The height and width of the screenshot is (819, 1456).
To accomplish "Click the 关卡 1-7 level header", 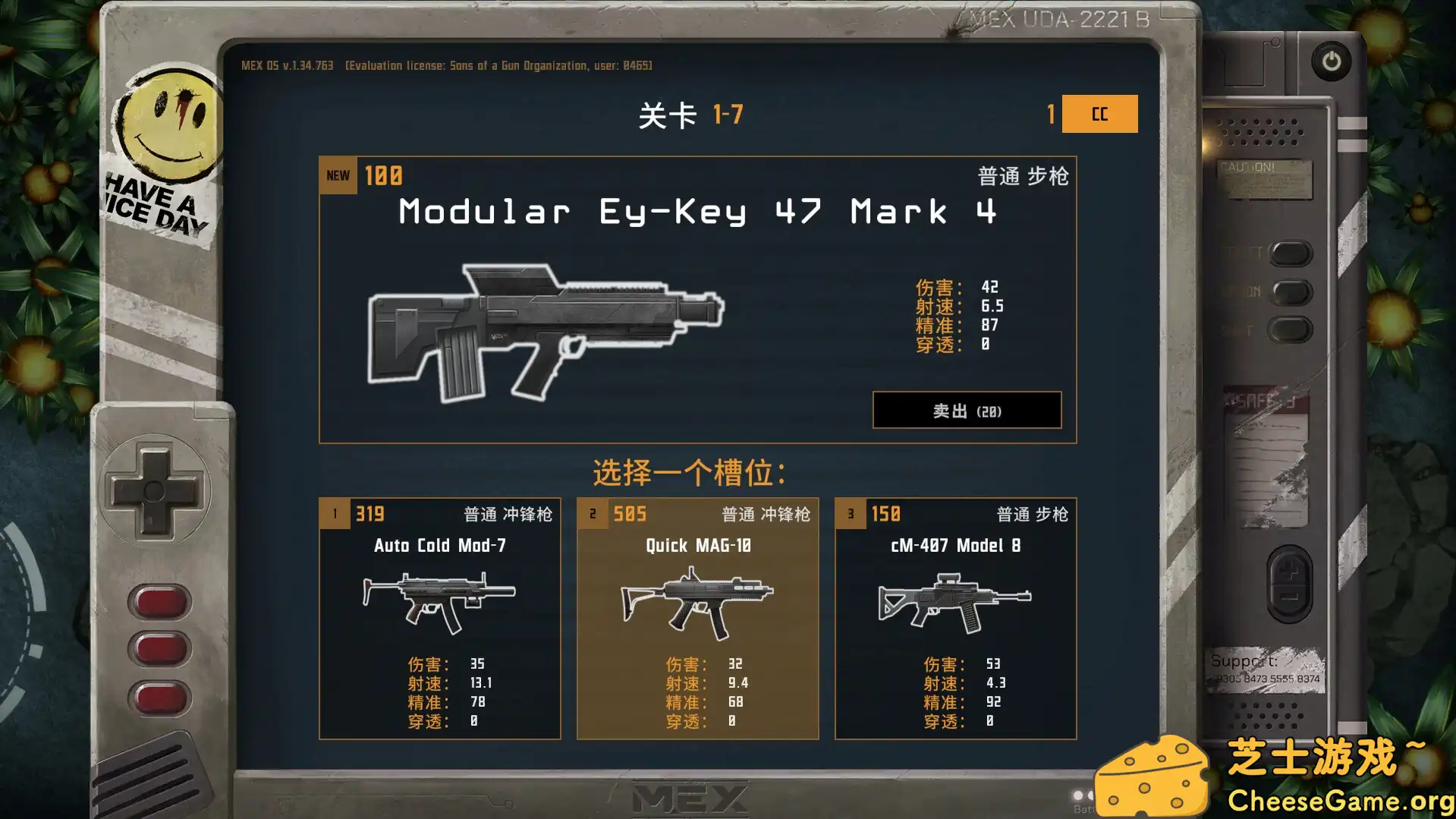I will tap(691, 112).
